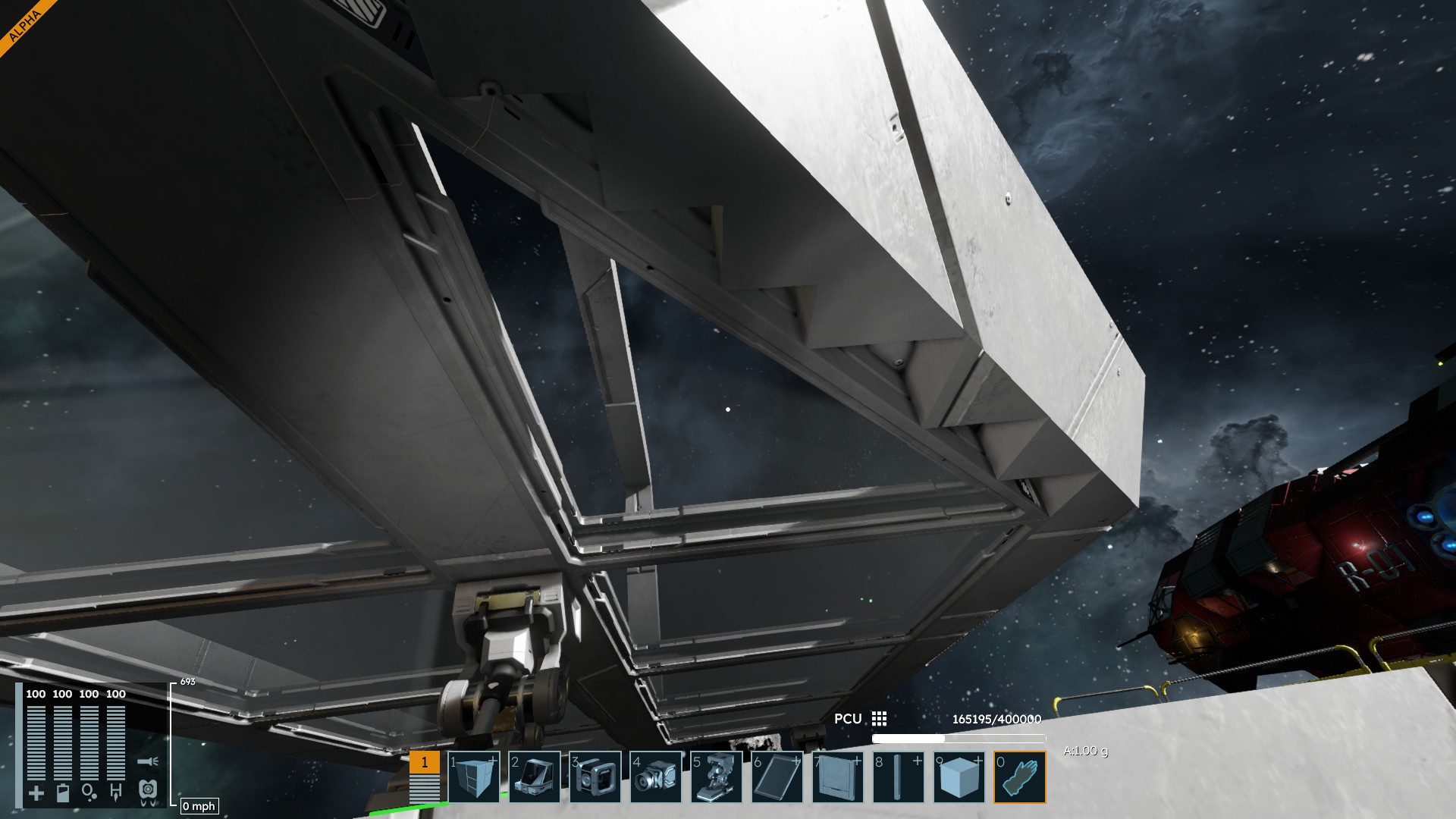Select the cockpit block in slot 2
1456x819 pixels.
(x=535, y=777)
